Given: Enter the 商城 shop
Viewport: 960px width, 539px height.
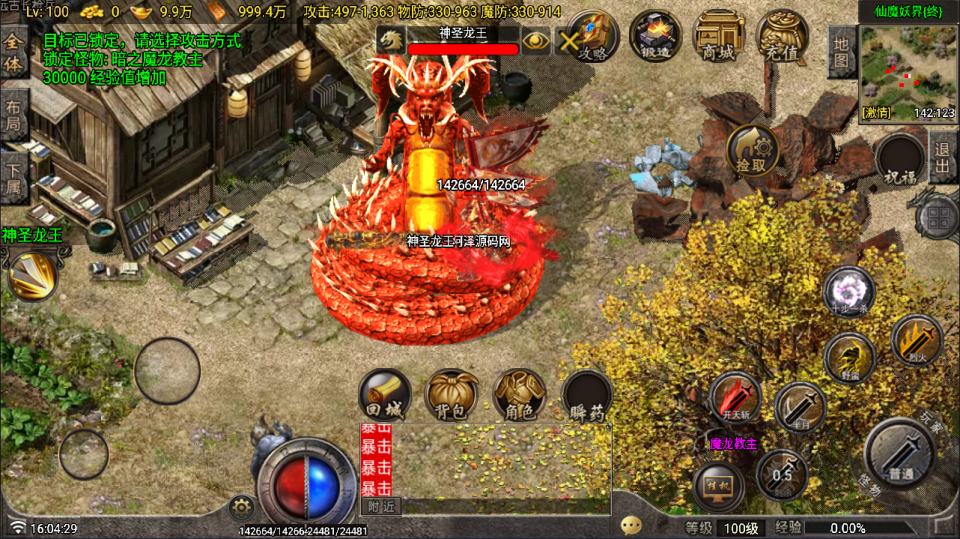Looking at the screenshot, I should 718,36.
